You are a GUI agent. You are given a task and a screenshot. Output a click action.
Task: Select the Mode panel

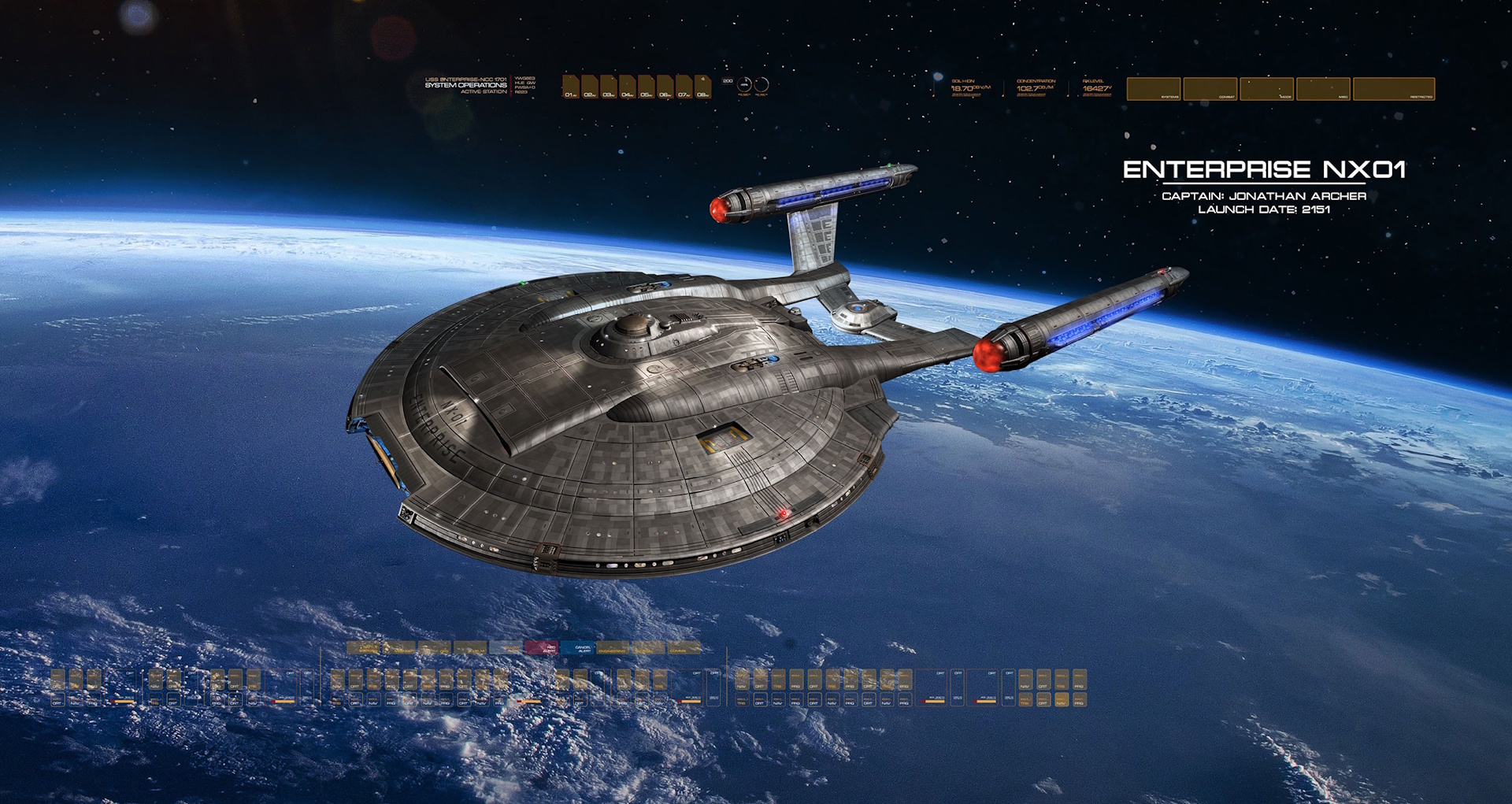click(1267, 89)
